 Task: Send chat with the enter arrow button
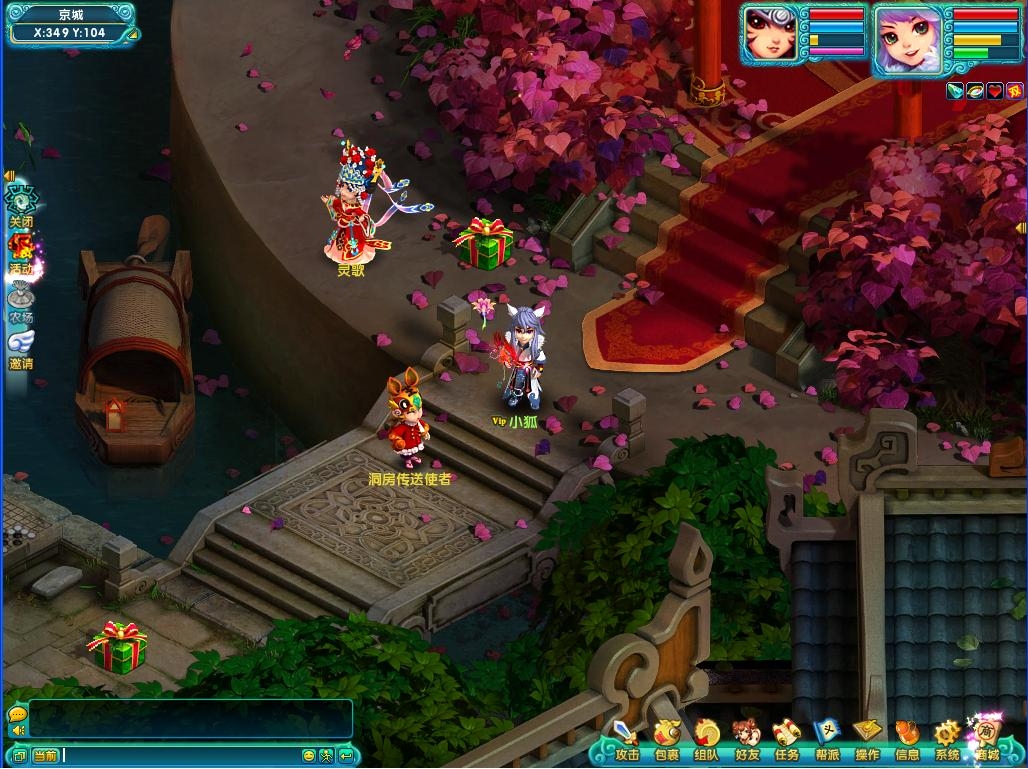coord(346,756)
